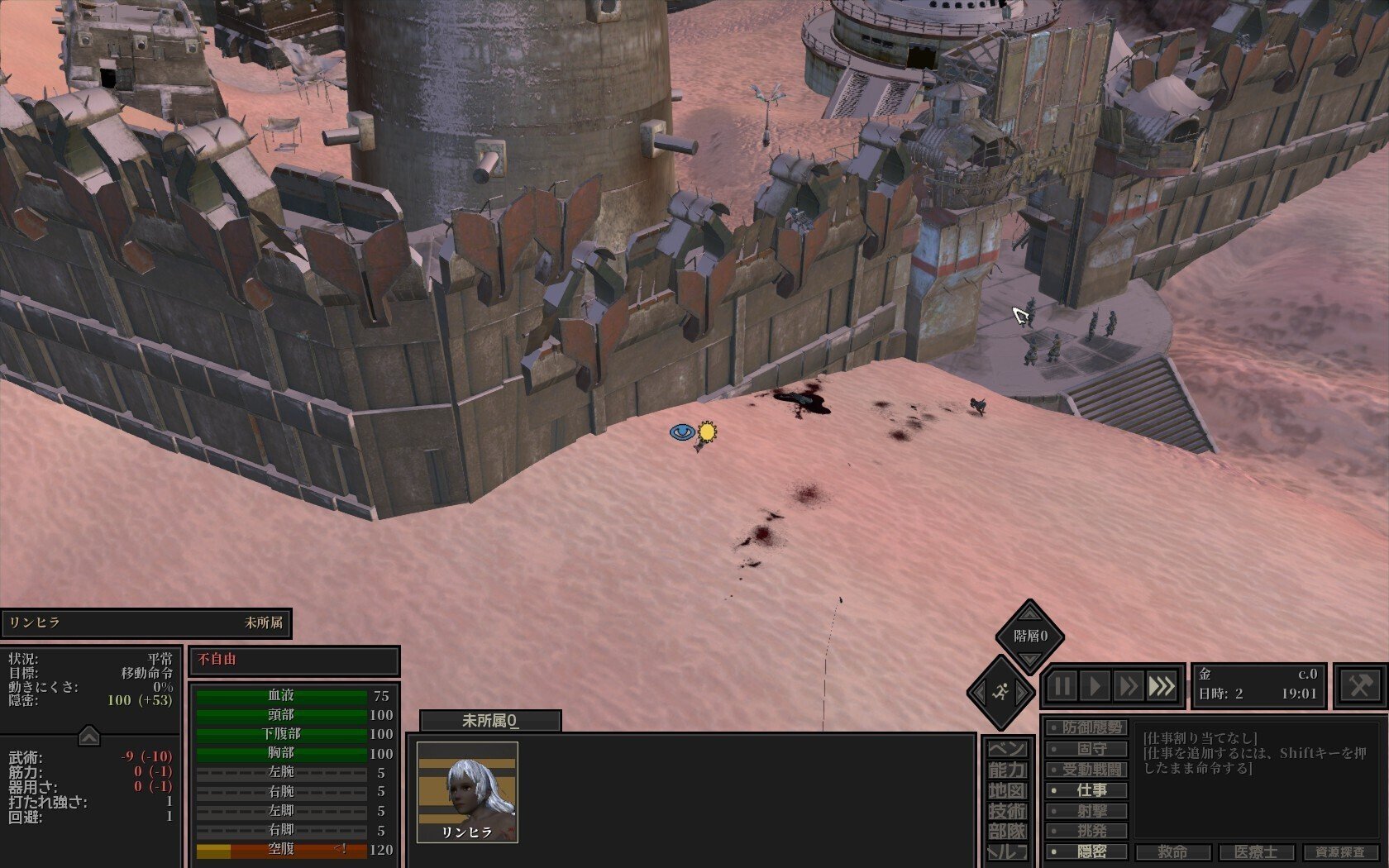Toggle the 射撃 ranged option
1389x868 pixels.
pyautogui.click(x=1086, y=811)
